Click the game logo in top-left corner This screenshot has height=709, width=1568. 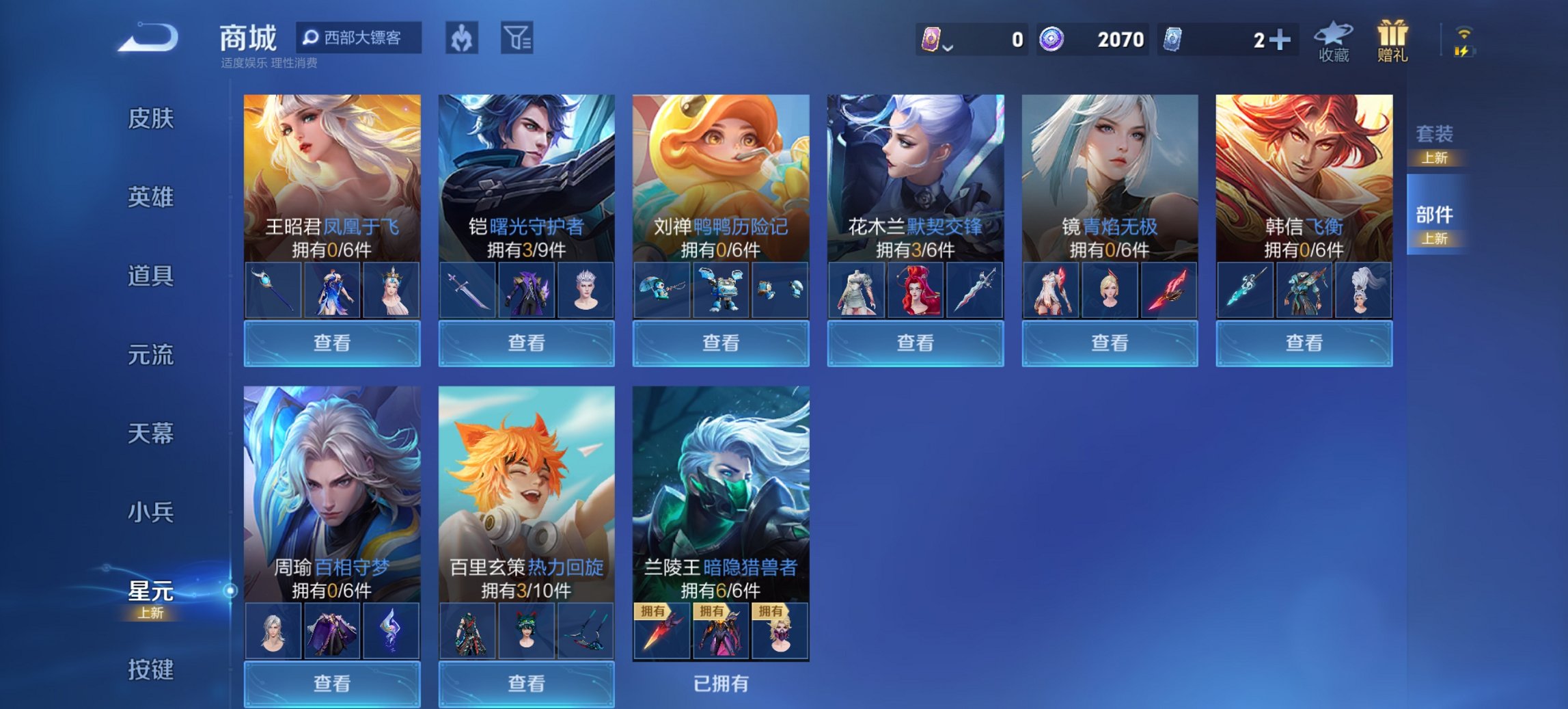147,39
